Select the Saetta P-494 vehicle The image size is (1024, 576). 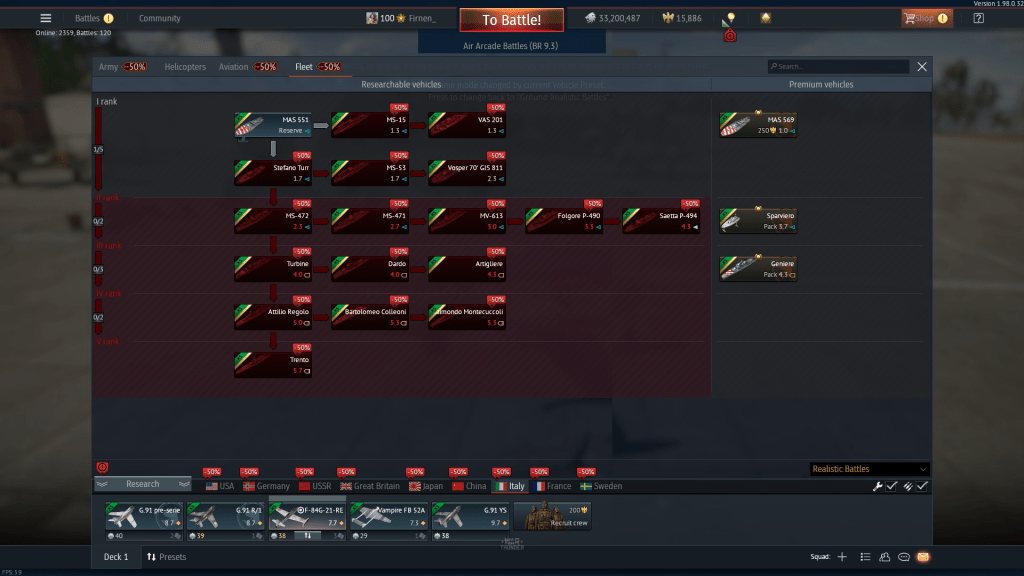coord(660,221)
